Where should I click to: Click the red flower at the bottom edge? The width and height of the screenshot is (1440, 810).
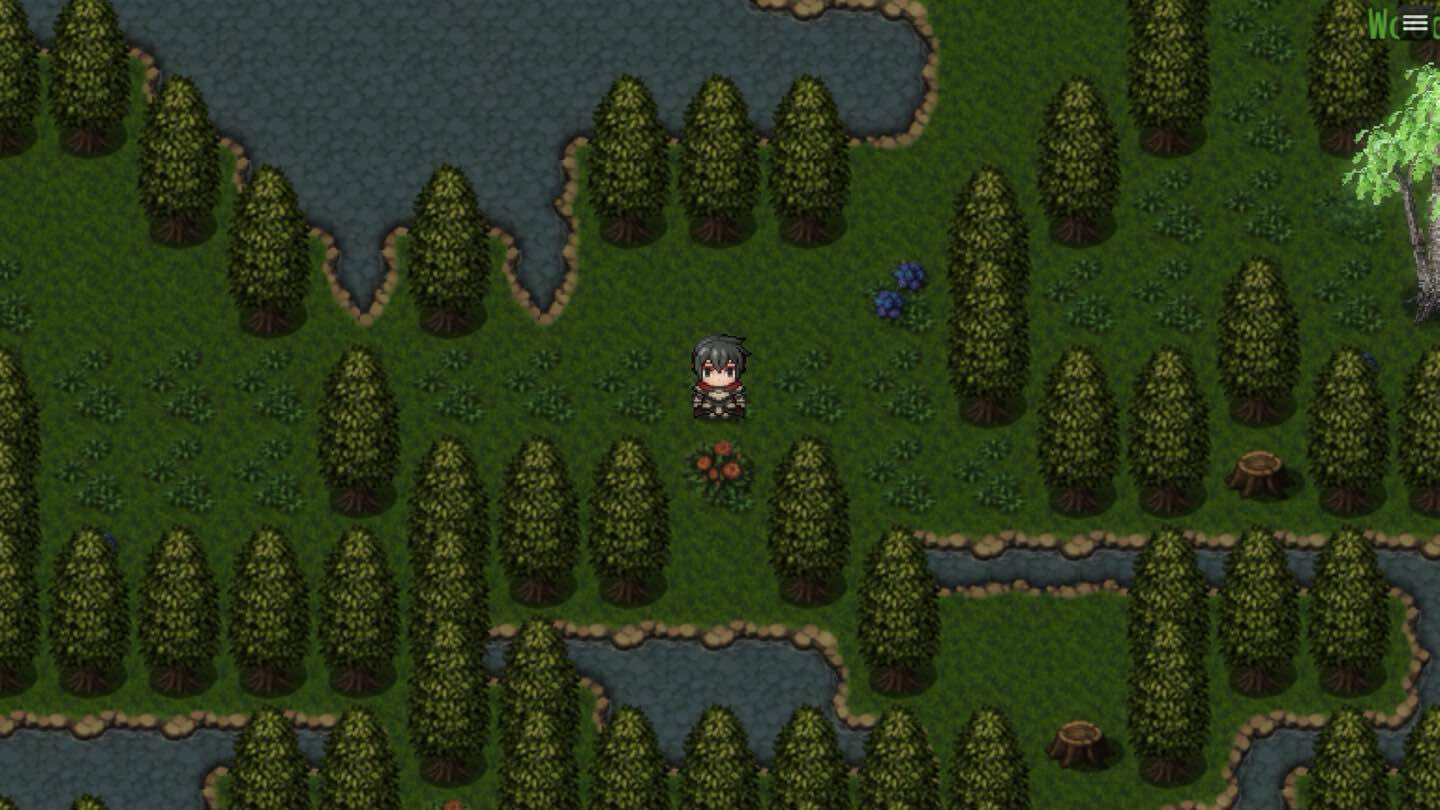455,805
